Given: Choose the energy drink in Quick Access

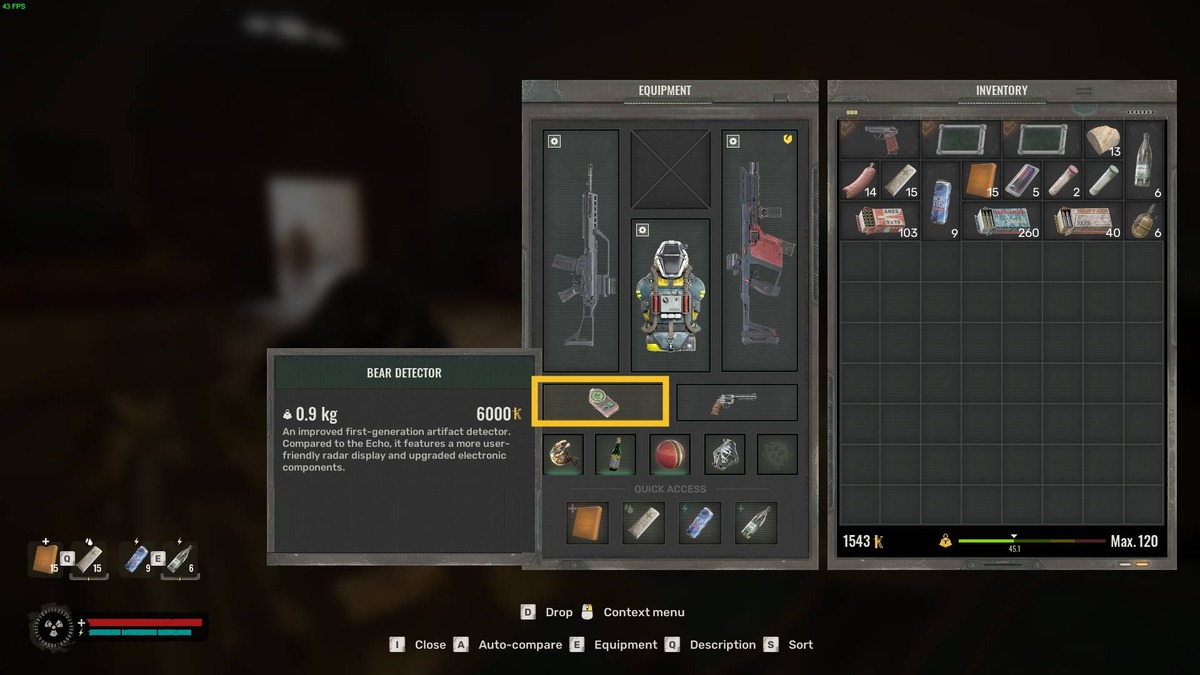Looking at the screenshot, I should tap(699, 523).
